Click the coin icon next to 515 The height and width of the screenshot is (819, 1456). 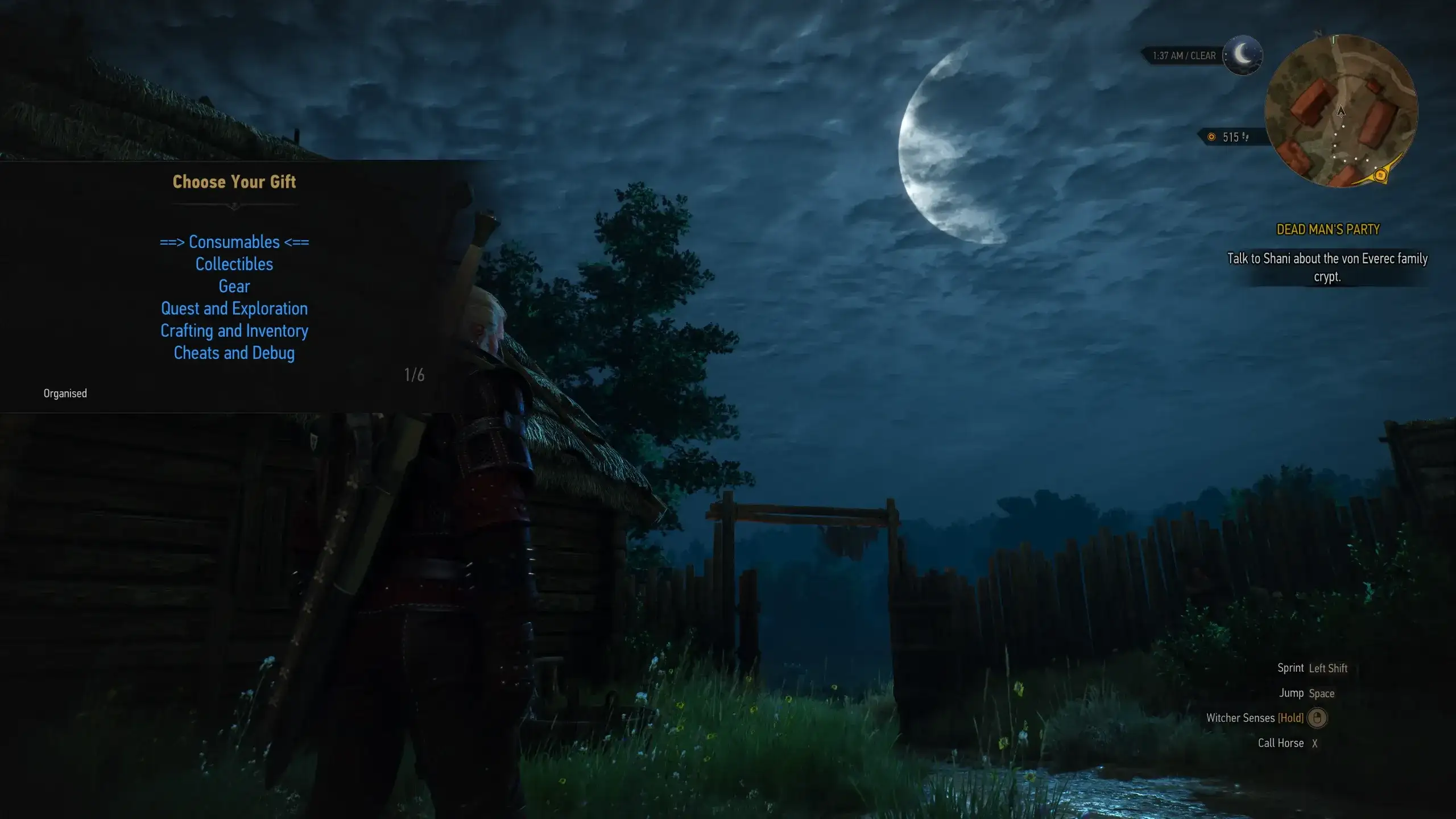tap(1213, 136)
